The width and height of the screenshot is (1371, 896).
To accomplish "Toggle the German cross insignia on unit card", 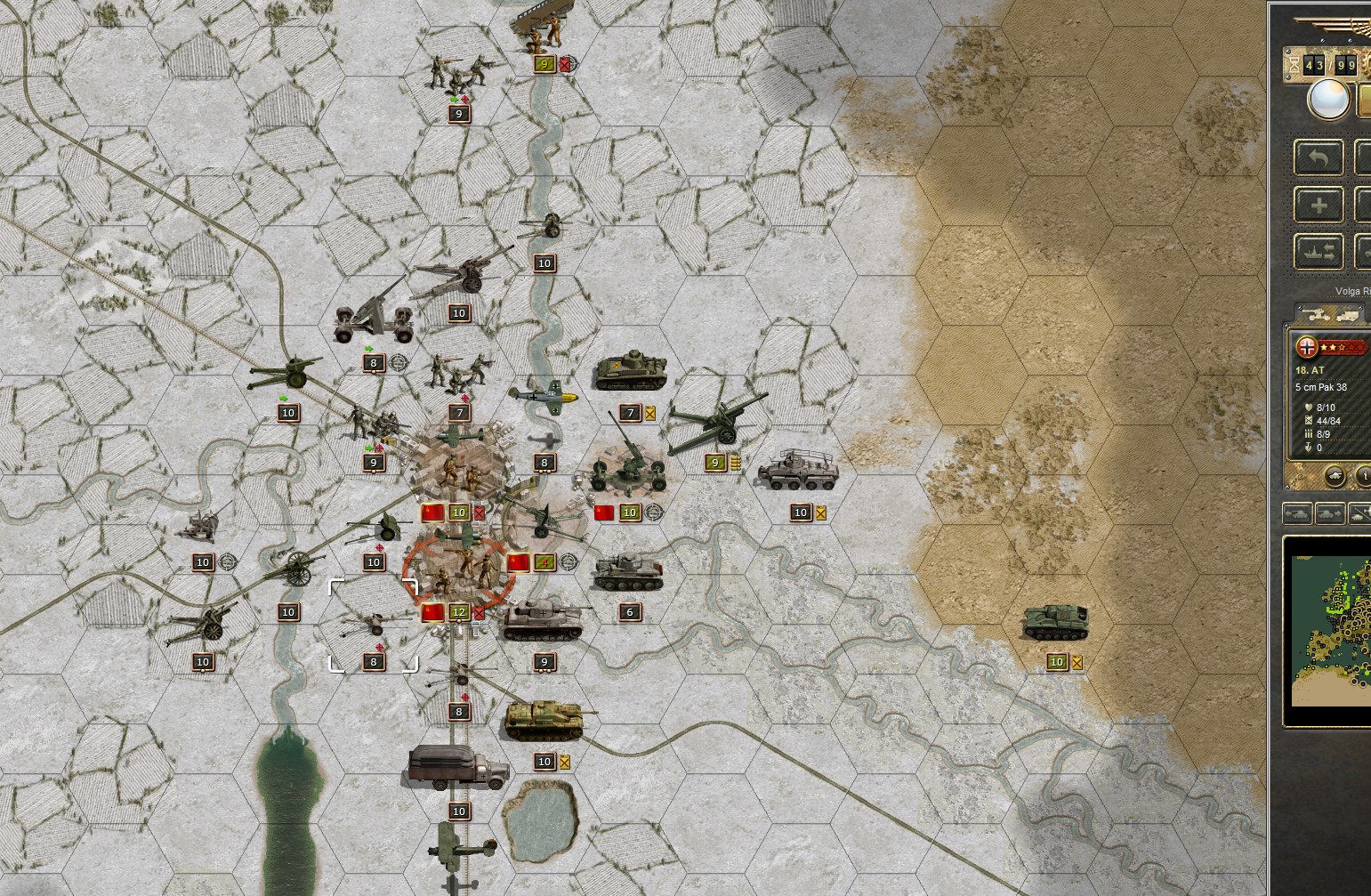I will coord(1307,347).
